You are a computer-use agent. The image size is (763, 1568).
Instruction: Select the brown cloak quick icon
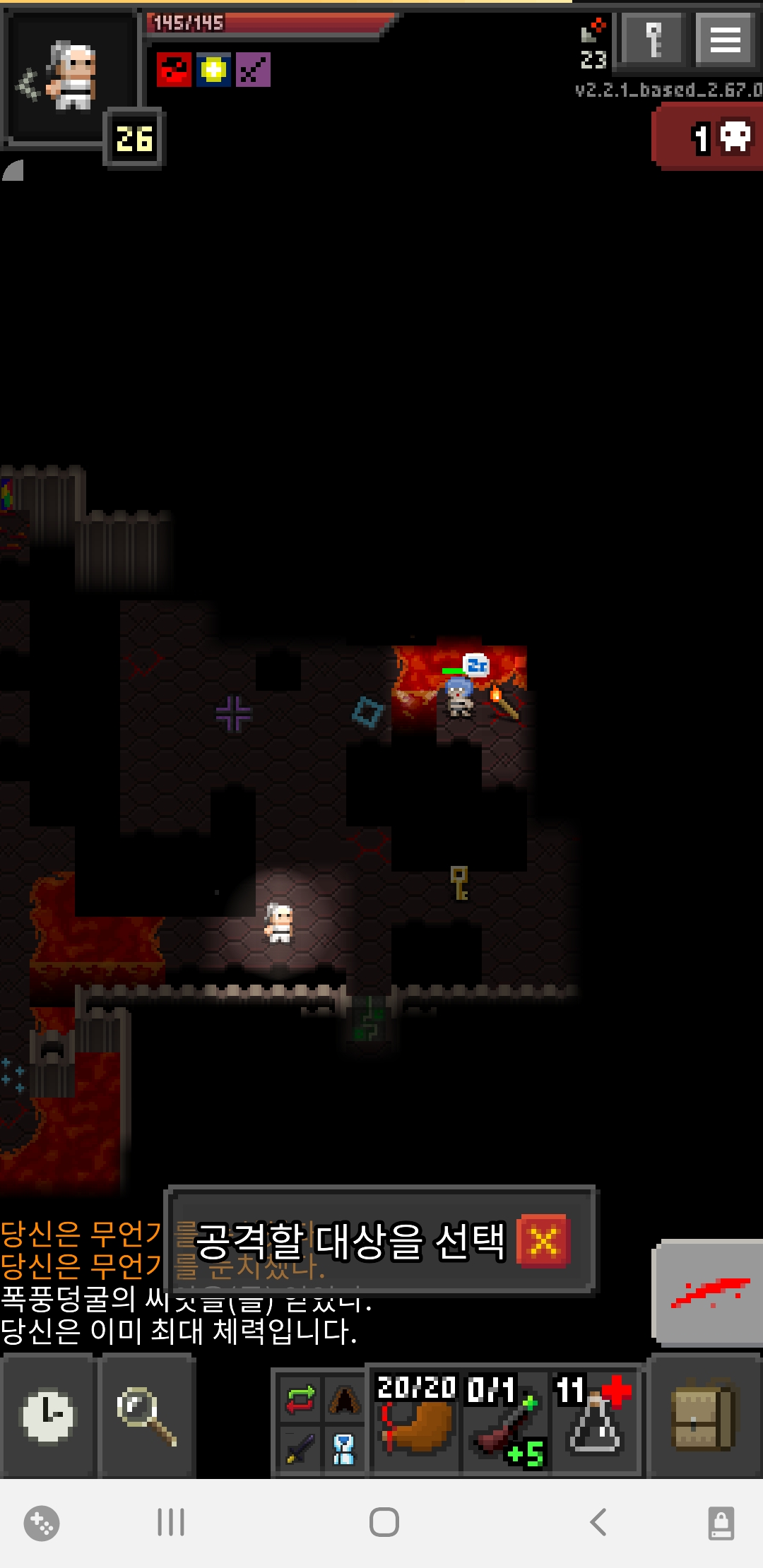344,1398
